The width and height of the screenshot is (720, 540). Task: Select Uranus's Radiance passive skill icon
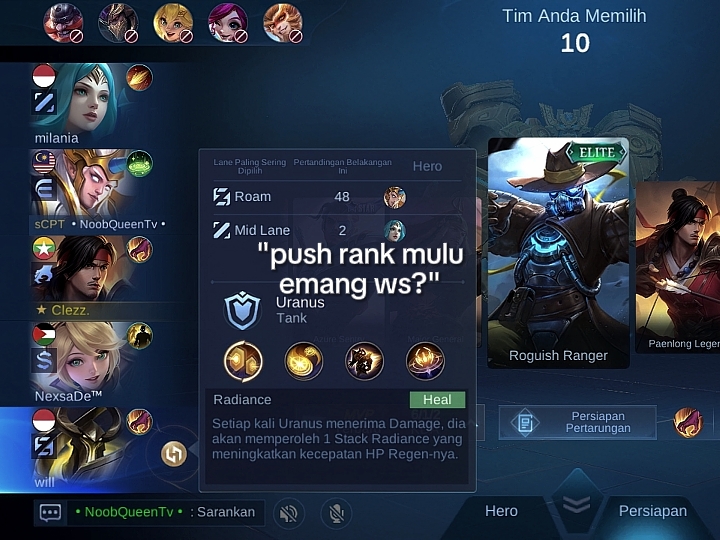click(243, 361)
